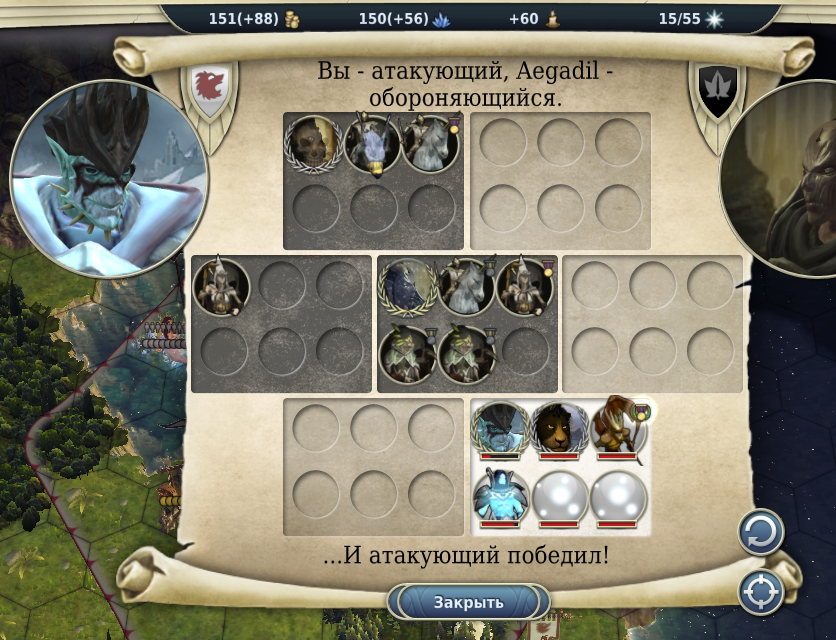Close the battle result scroll with Закрыть

point(468,602)
